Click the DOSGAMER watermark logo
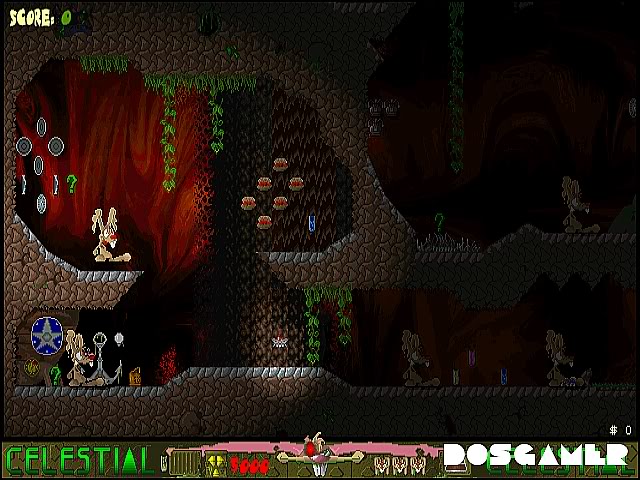640x480 pixels. [x=537, y=457]
